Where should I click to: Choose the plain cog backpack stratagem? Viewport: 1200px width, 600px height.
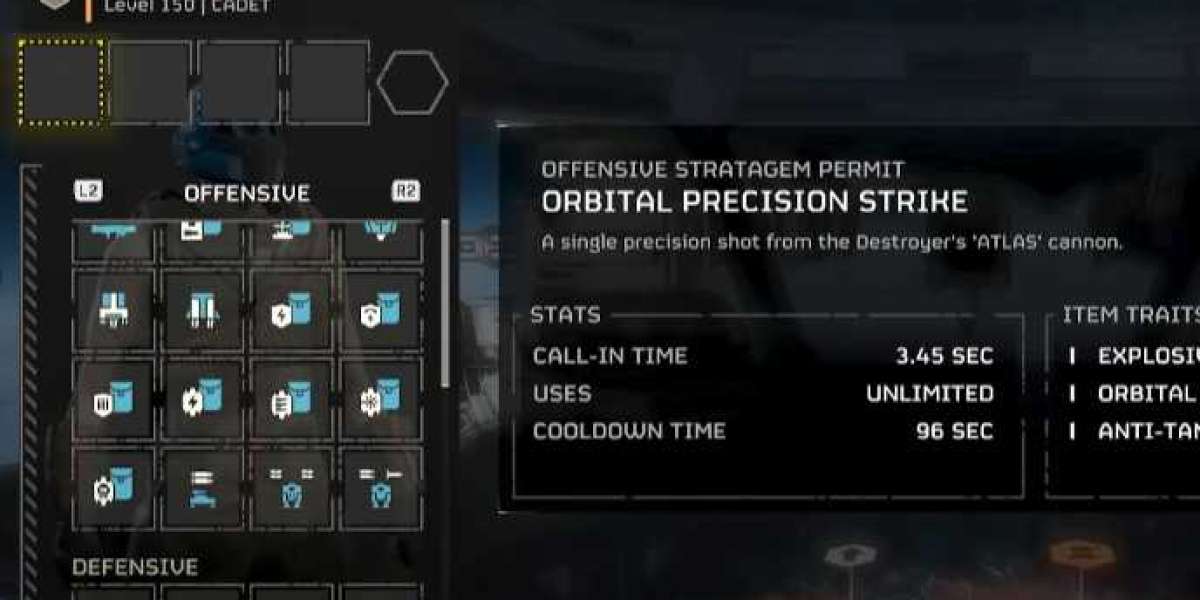click(113, 489)
